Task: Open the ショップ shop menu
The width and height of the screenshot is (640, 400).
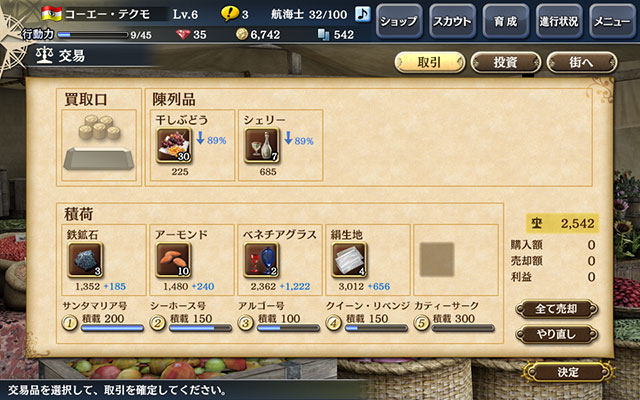Action: 400,20
